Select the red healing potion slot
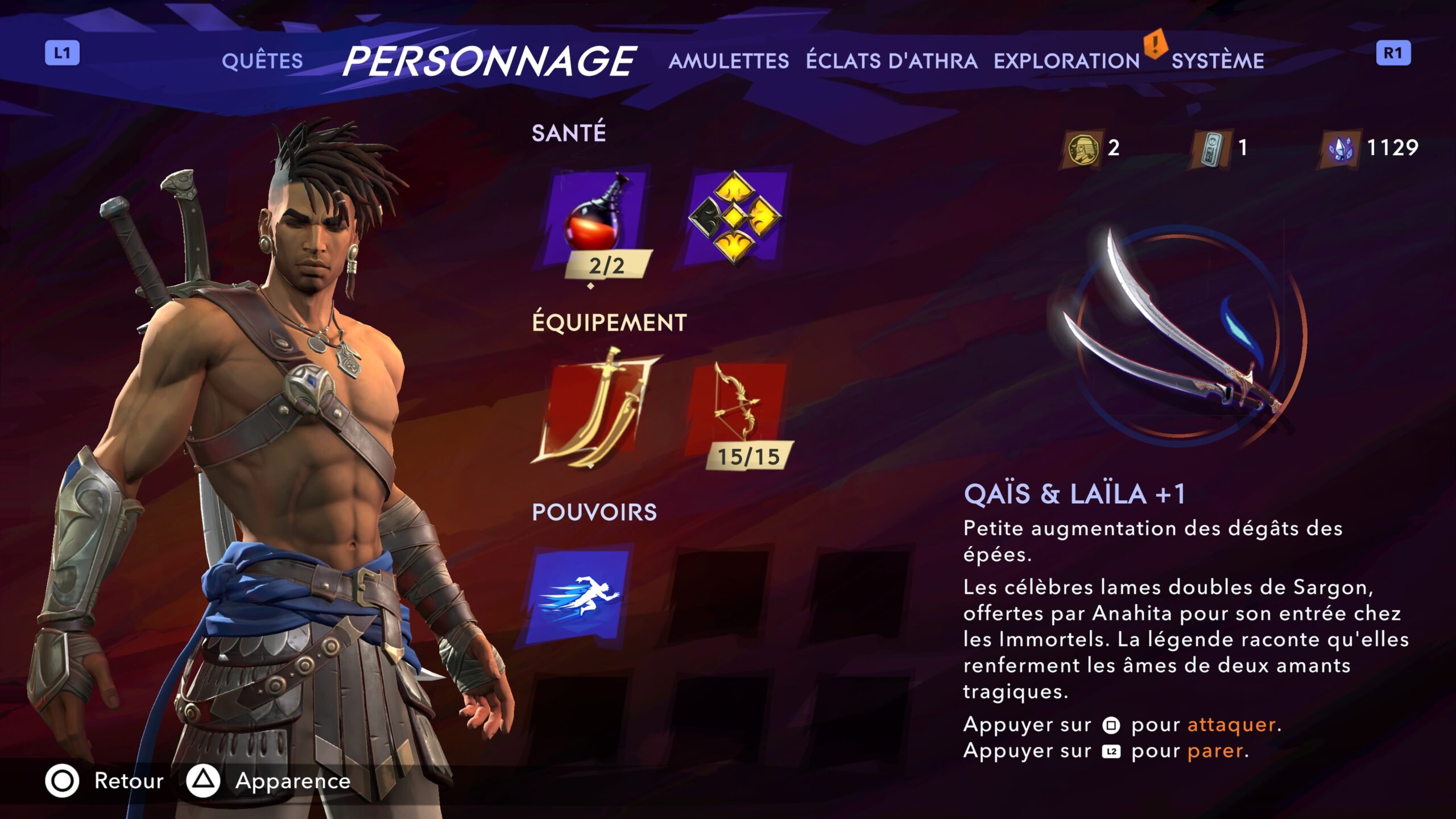Image resolution: width=1456 pixels, height=819 pixels. click(594, 219)
